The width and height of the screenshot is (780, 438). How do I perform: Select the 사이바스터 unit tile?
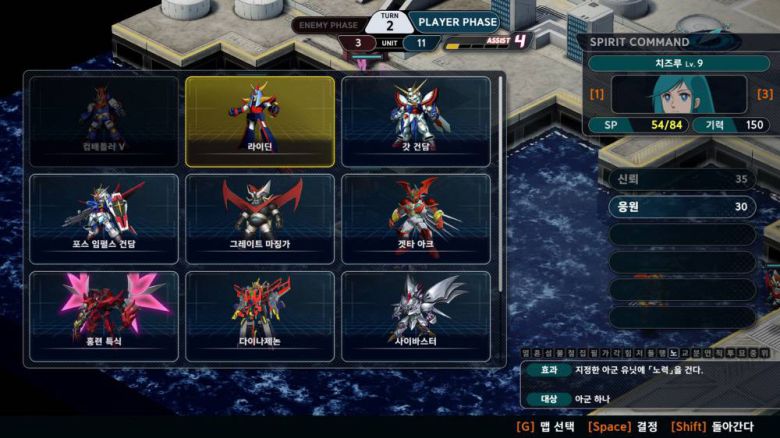click(x=416, y=315)
